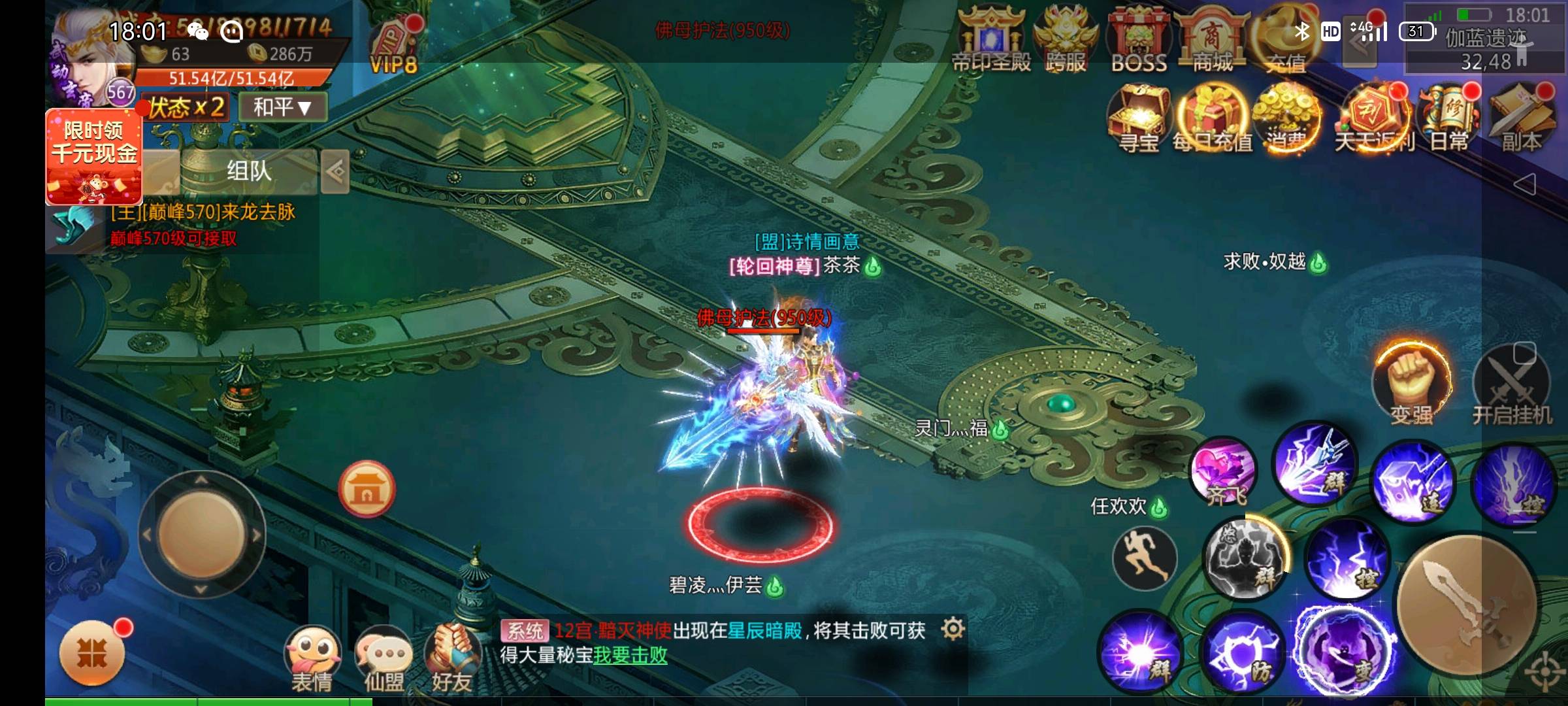Follow the 我要击败 link

[x=630, y=655]
